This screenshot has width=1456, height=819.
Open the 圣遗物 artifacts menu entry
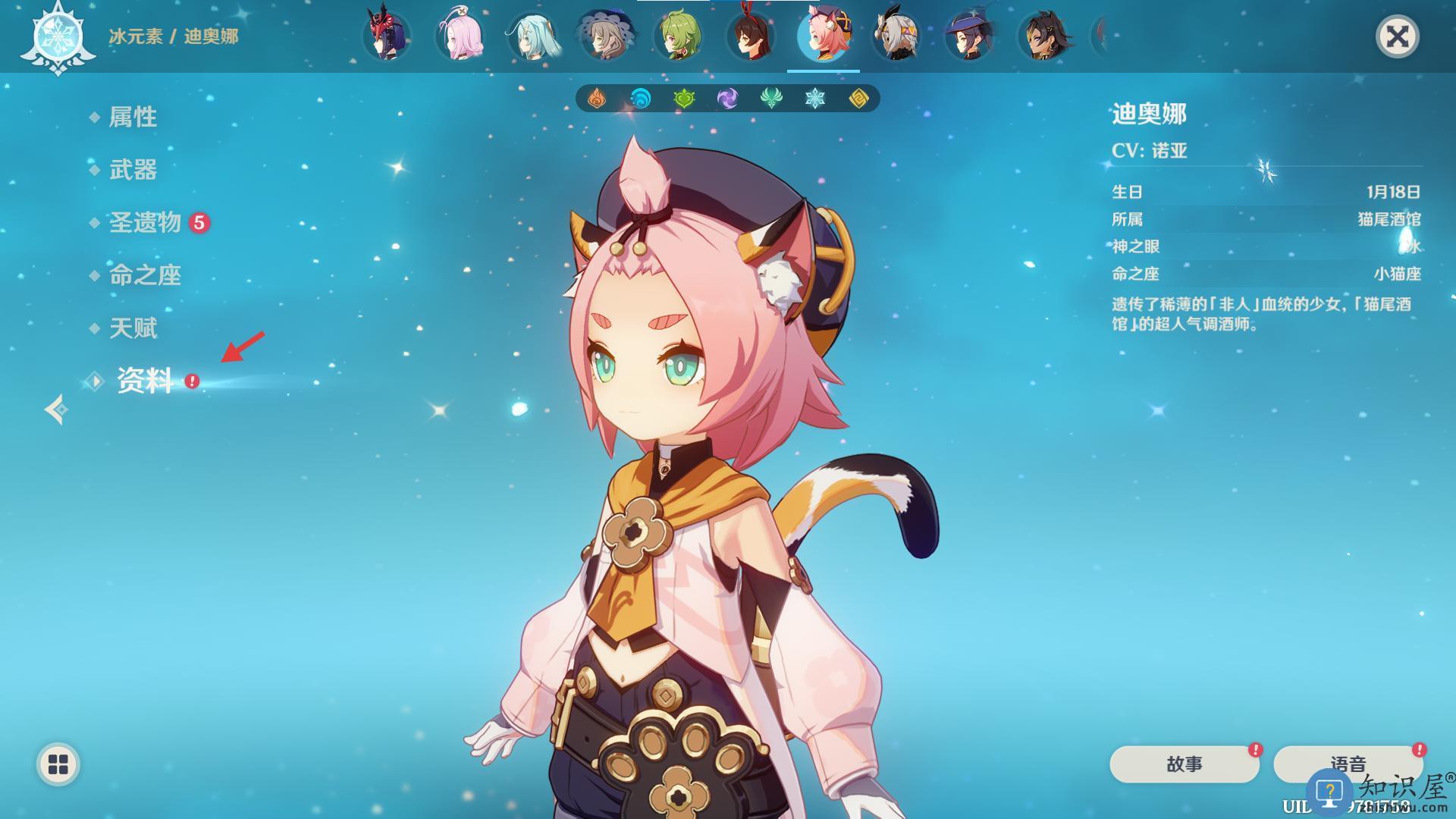145,223
